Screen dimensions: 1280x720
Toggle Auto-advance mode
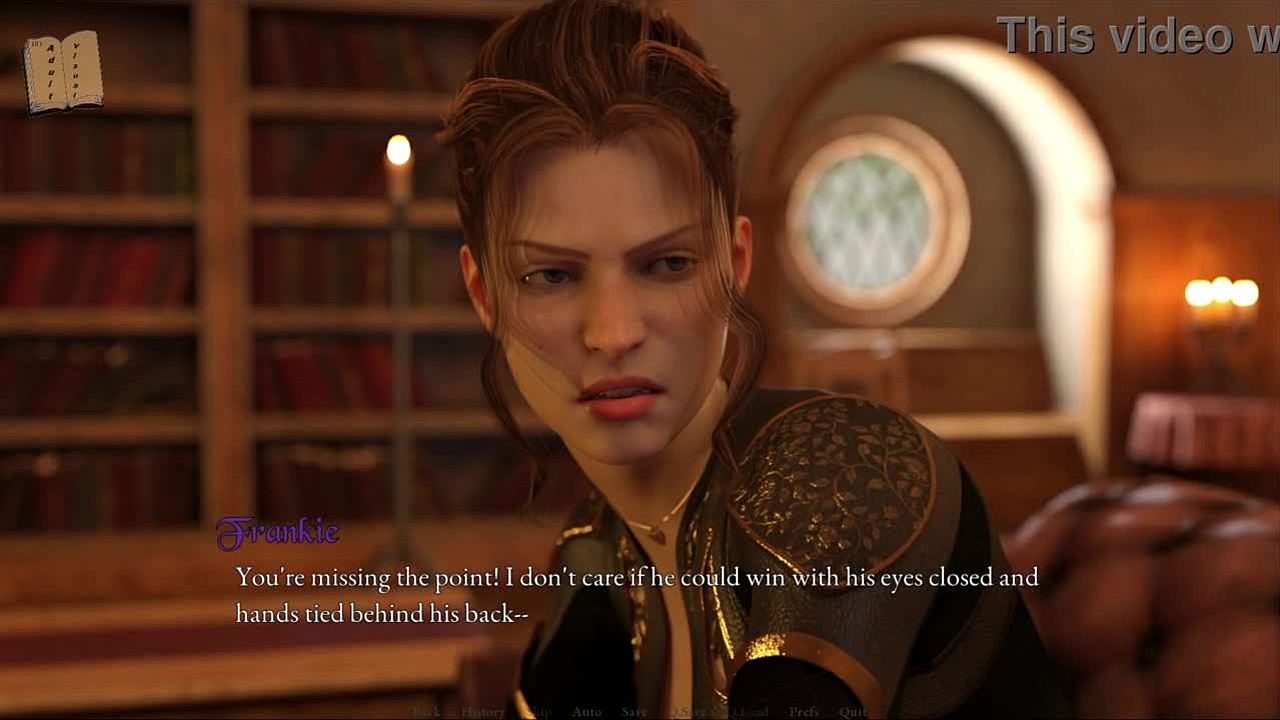tap(586, 711)
